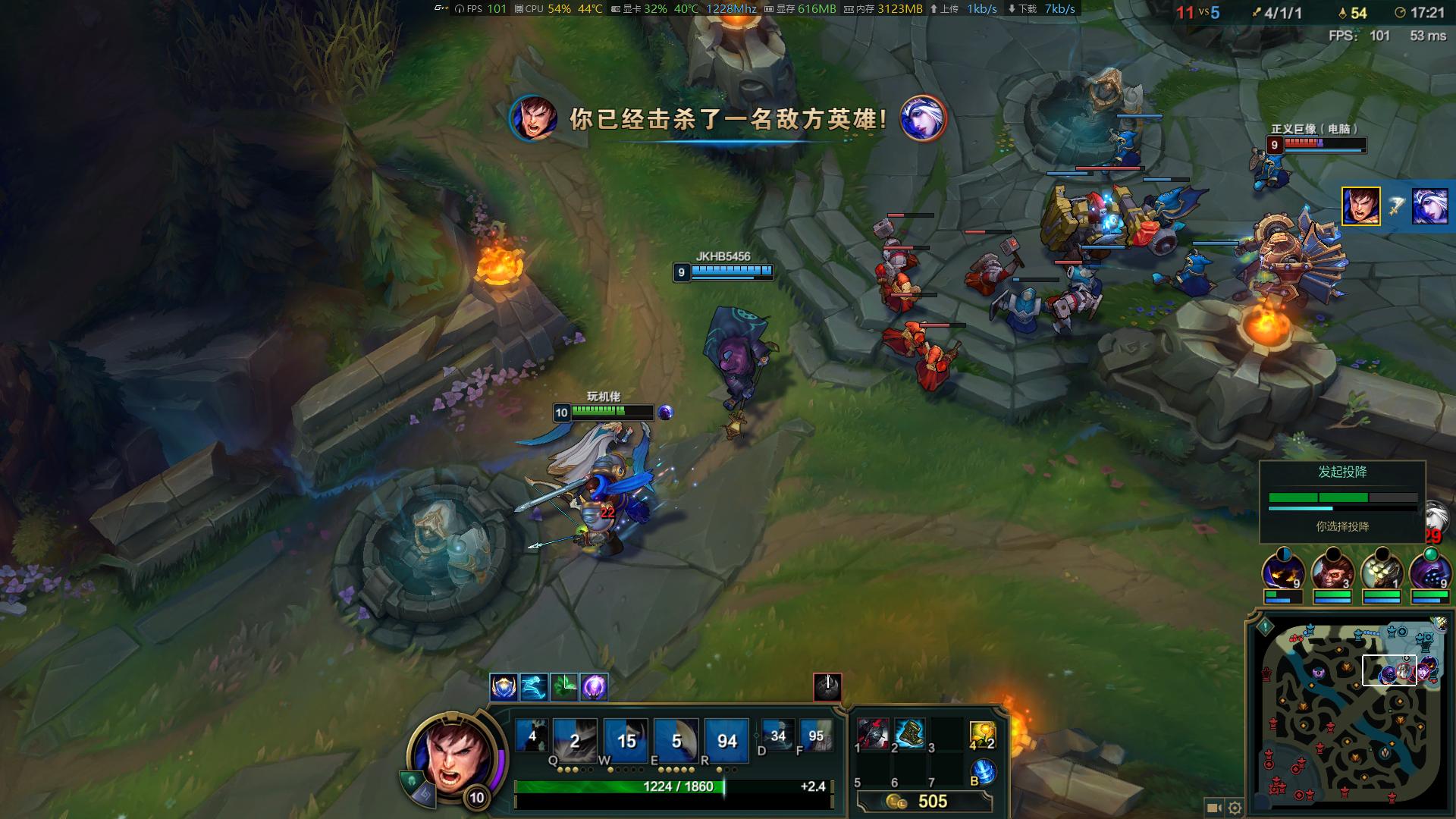
Task: Activate the W ability Courage
Action: (626, 739)
